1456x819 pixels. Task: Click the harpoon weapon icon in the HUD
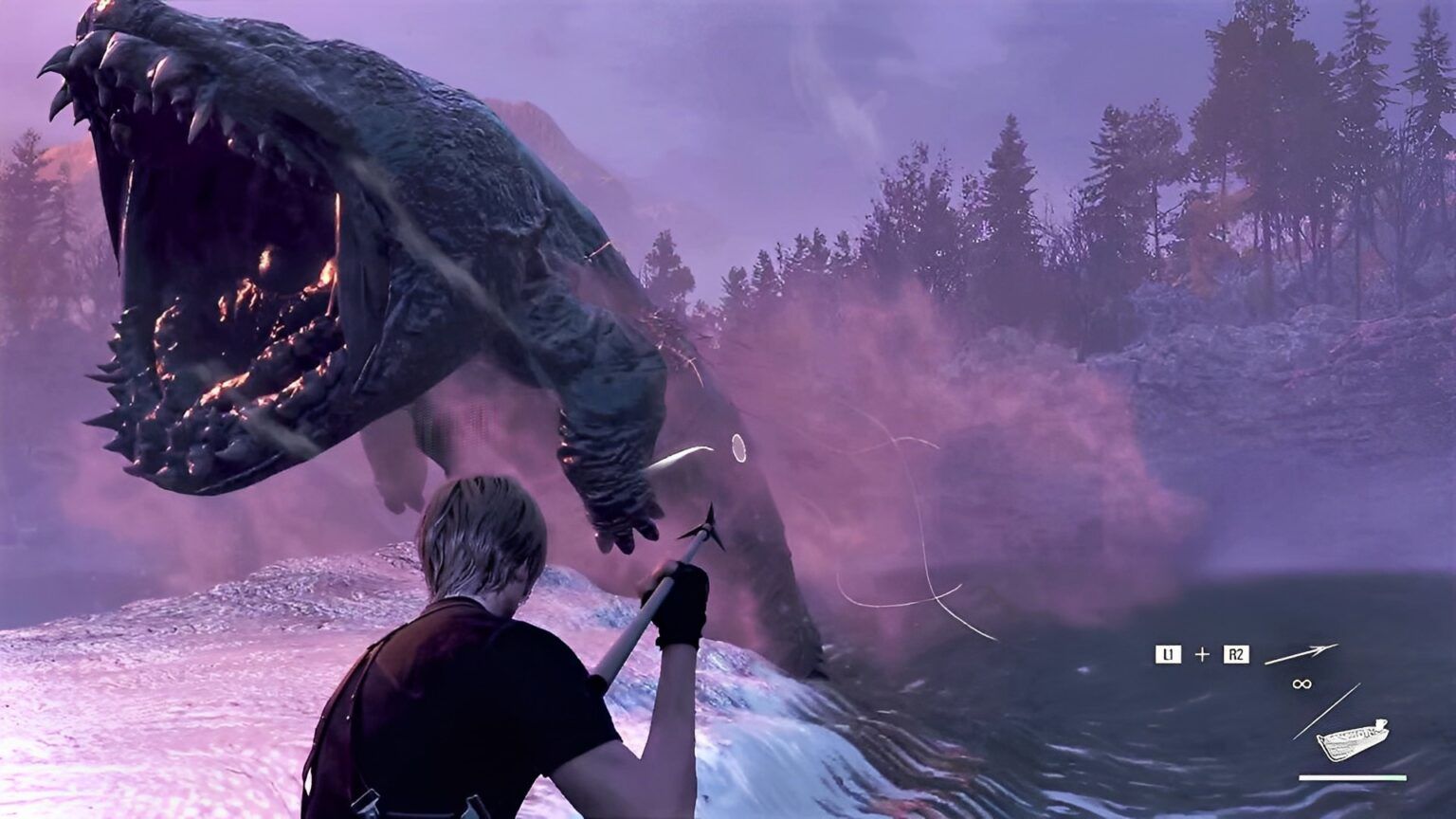(x=1301, y=654)
